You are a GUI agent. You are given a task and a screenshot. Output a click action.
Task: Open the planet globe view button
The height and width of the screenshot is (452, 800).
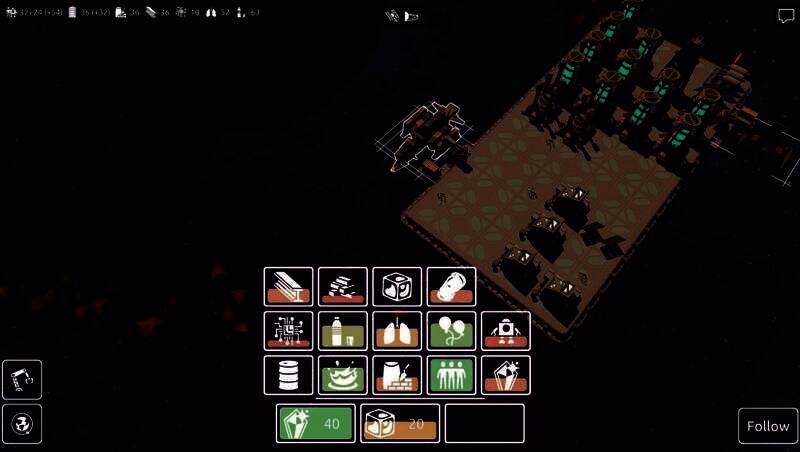[22, 424]
